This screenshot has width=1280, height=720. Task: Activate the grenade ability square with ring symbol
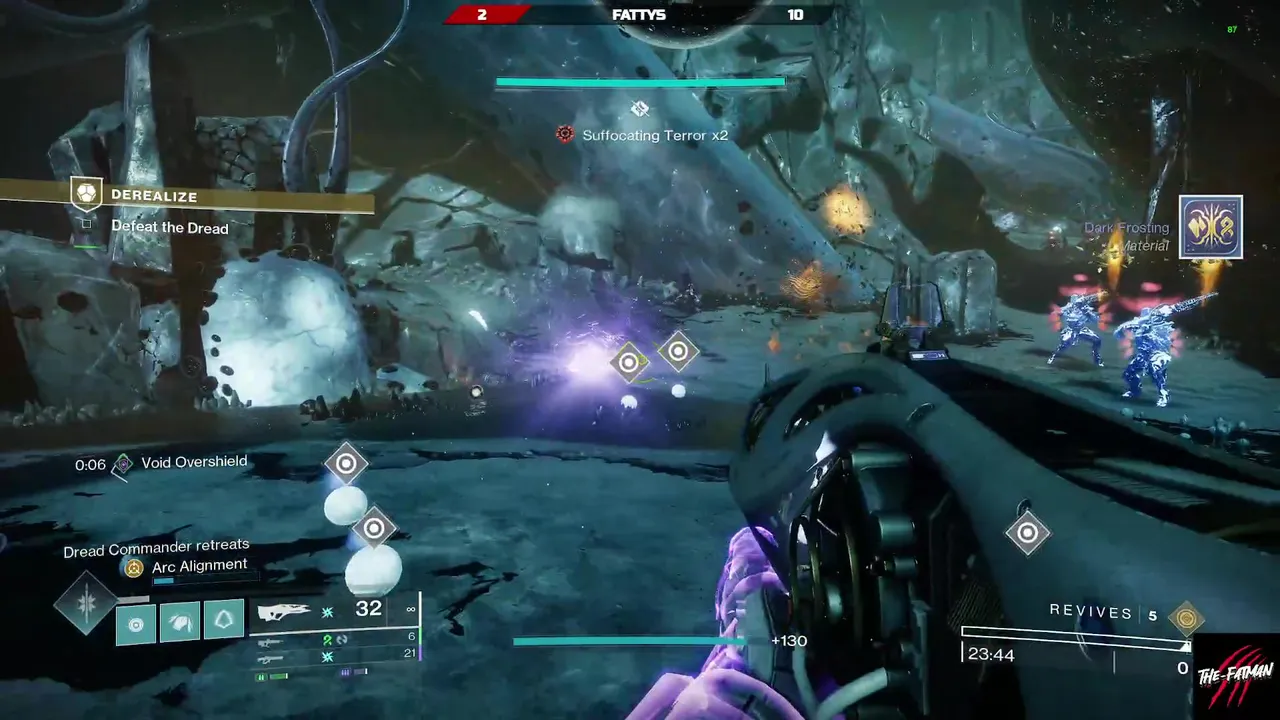click(x=136, y=625)
